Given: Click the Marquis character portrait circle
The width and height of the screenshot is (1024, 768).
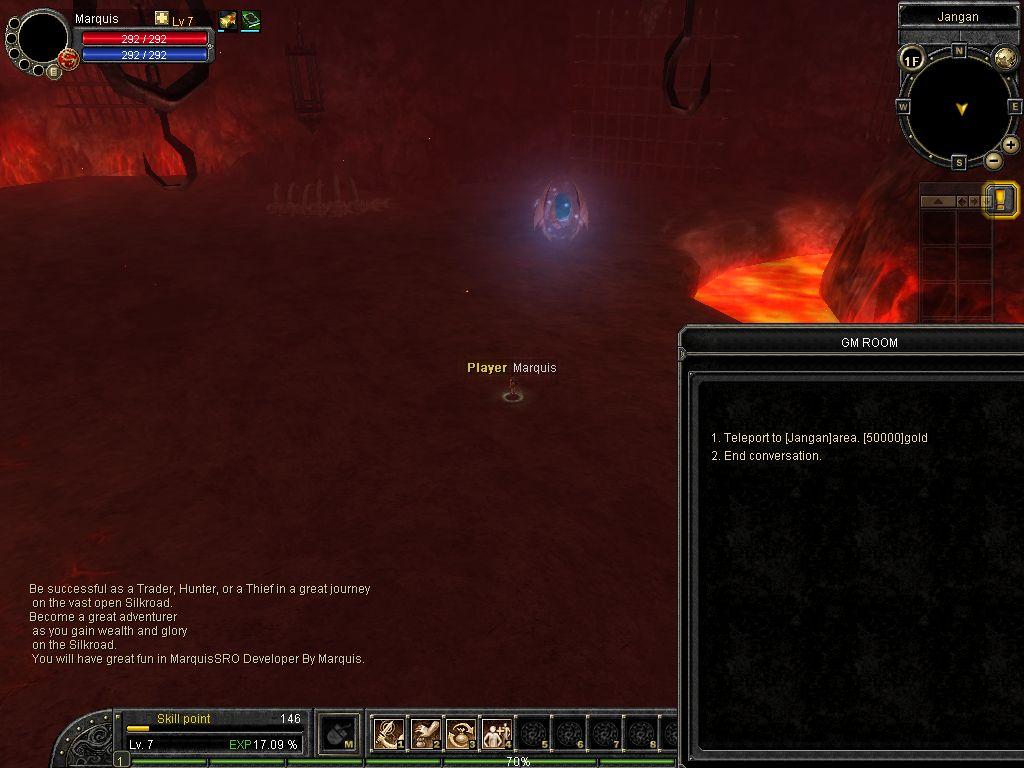Looking at the screenshot, I should [x=42, y=38].
